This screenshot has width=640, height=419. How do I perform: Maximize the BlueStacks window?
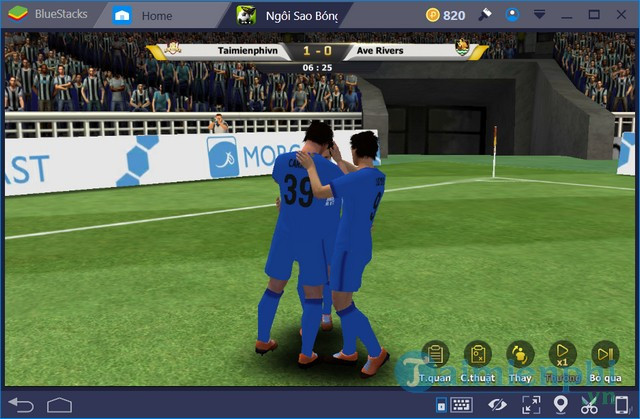[x=596, y=15]
